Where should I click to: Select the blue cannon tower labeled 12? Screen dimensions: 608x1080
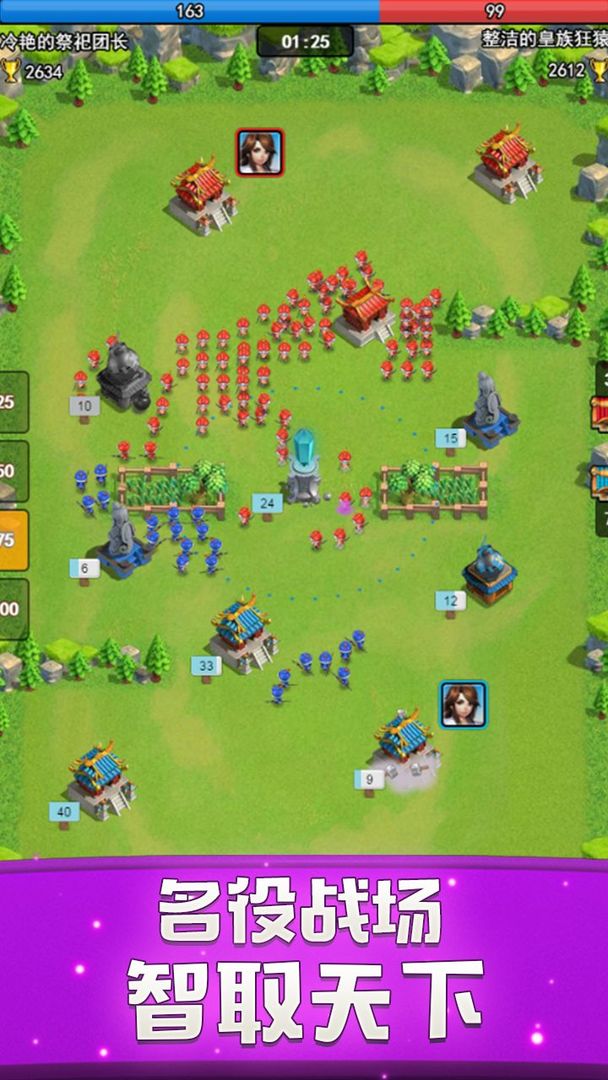pyautogui.click(x=489, y=573)
